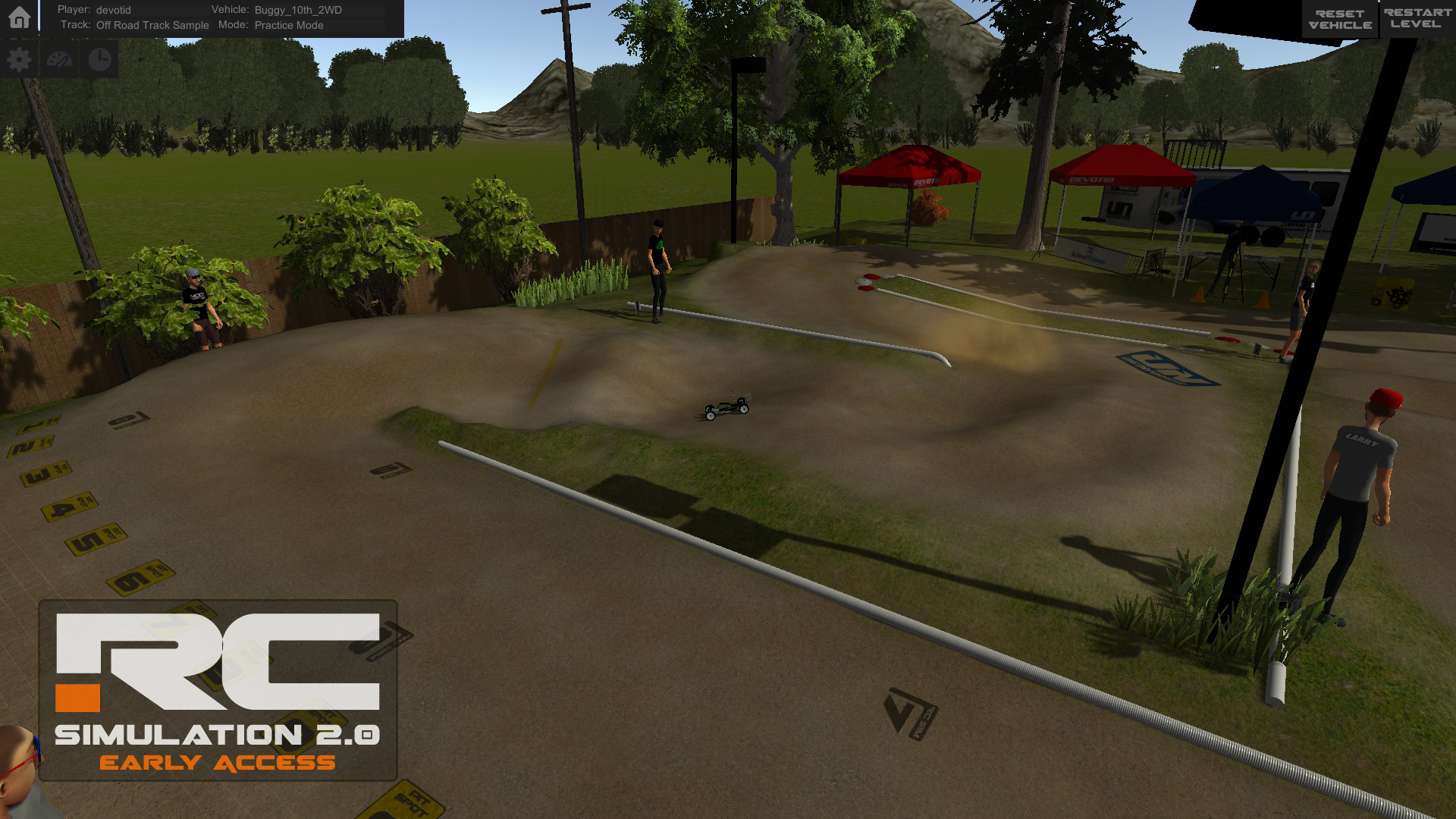
Task: Open the lap timer clock icon
Action: coord(99,58)
